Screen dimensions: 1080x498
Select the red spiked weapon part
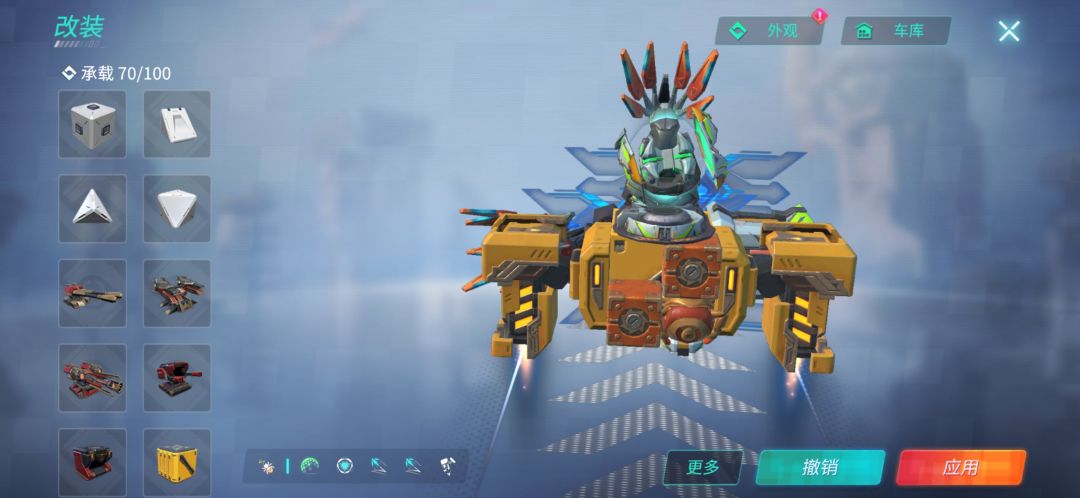pos(177,293)
